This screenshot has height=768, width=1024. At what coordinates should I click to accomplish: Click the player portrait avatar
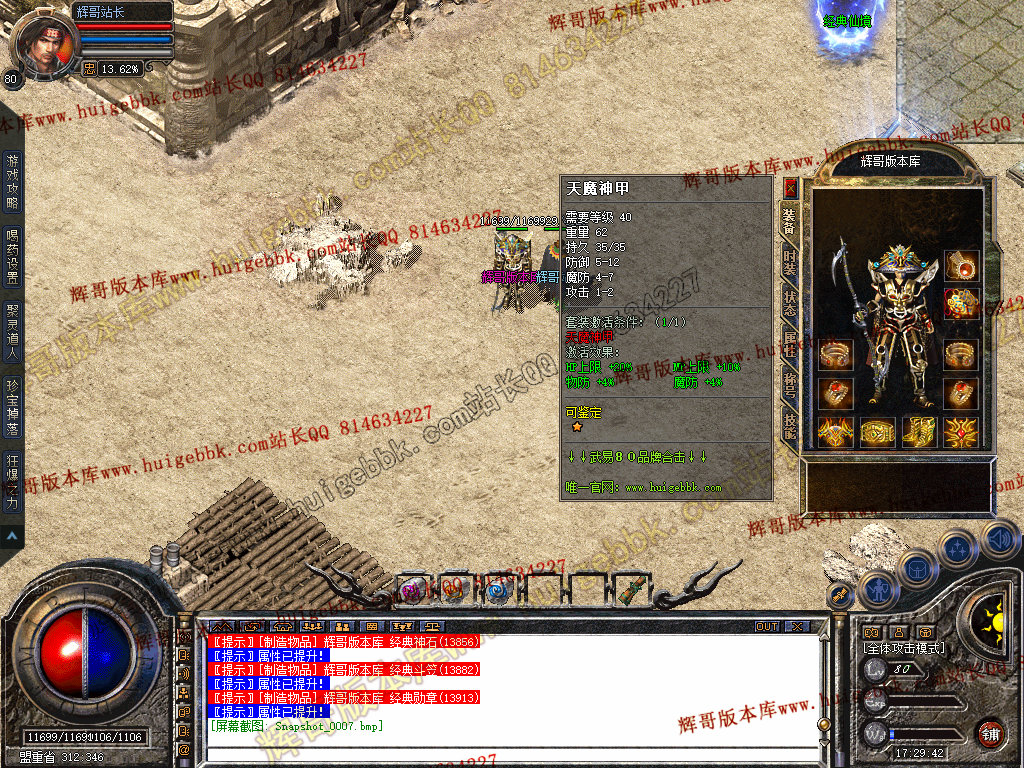click(42, 45)
